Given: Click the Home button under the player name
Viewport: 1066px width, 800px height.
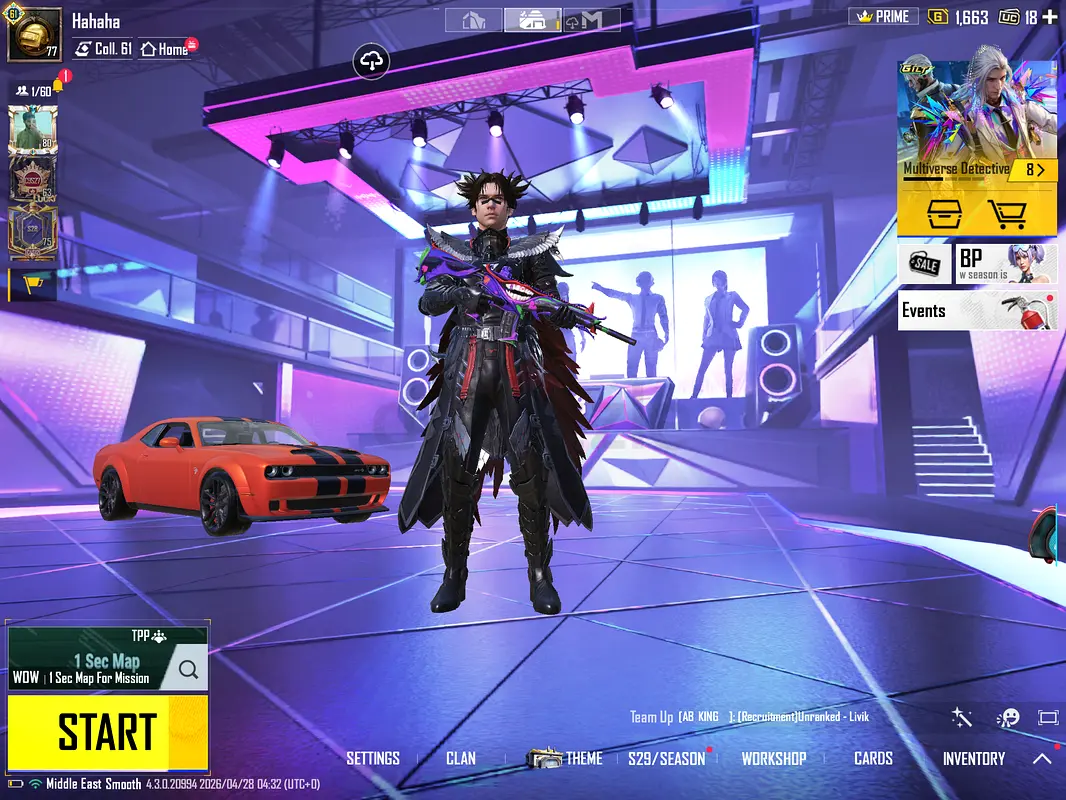Looking at the screenshot, I should [x=165, y=49].
